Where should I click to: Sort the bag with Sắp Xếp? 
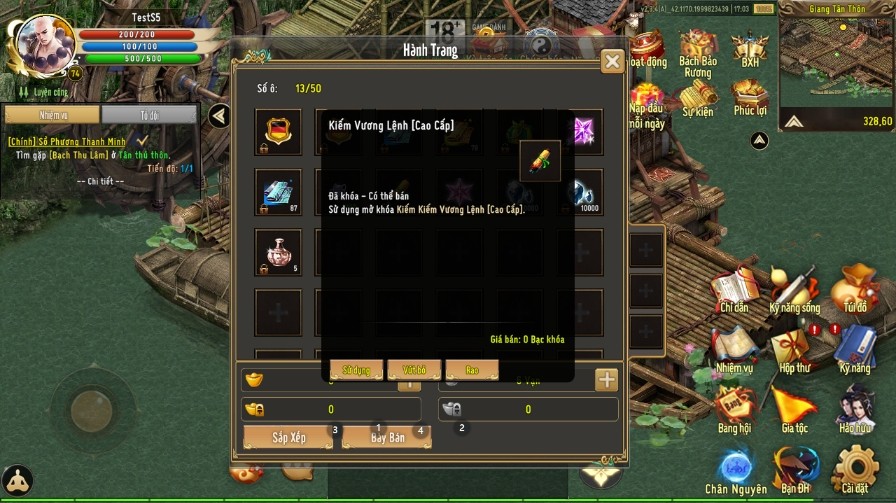click(289, 437)
